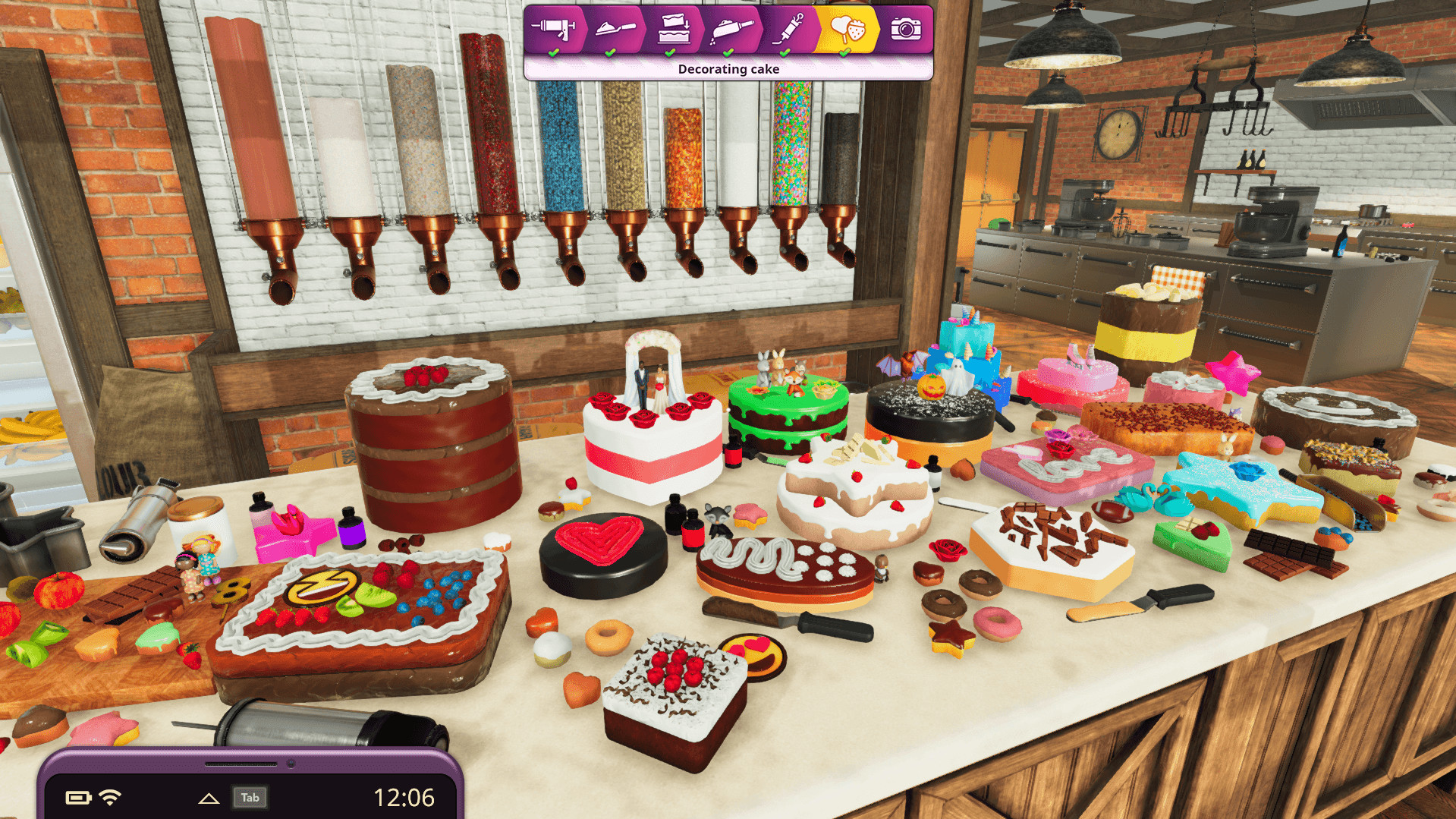Tap the Wi-Fi icon on the phone

[108, 798]
